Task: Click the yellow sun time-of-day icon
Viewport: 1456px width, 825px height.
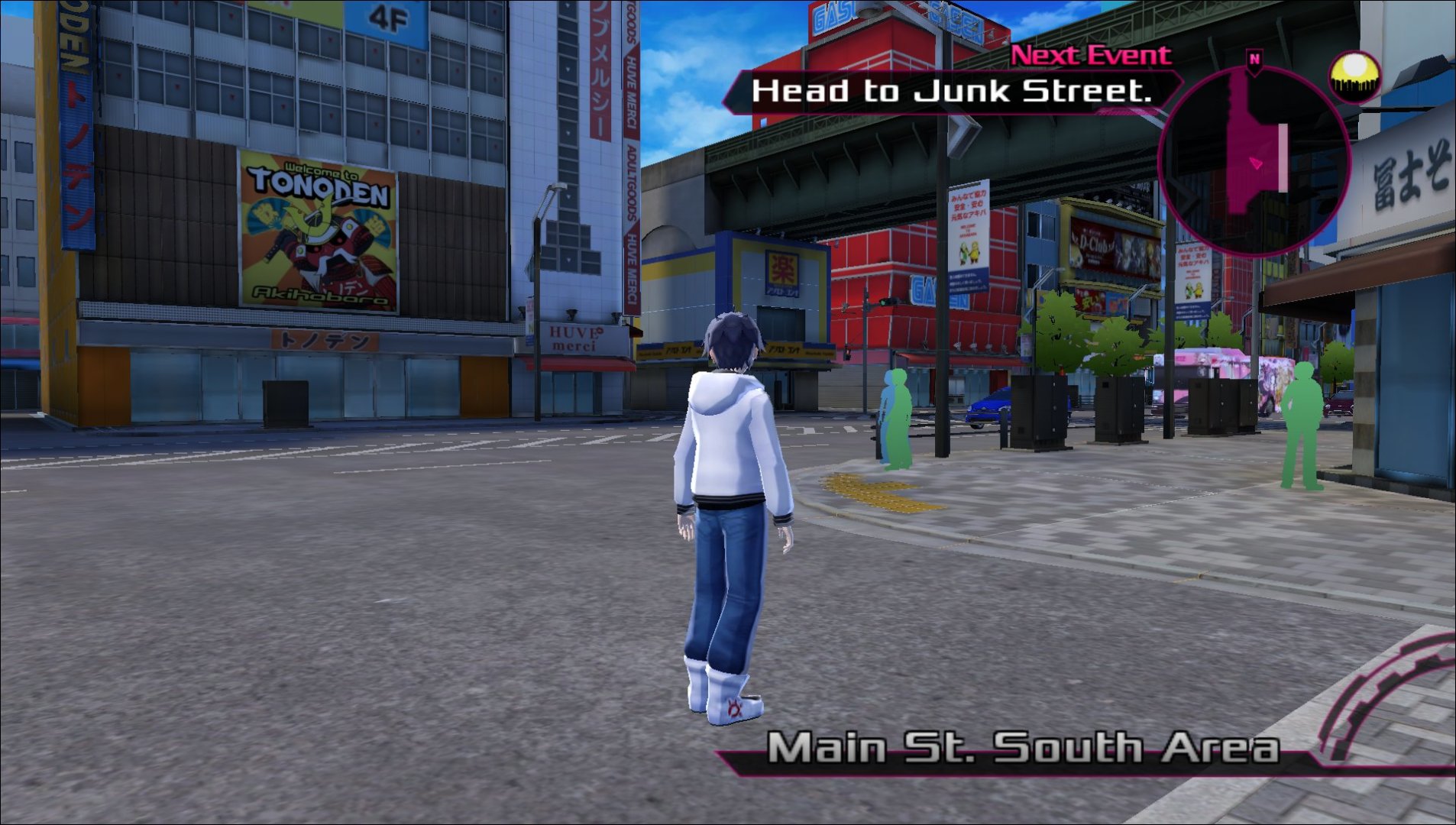Action: tap(1355, 78)
